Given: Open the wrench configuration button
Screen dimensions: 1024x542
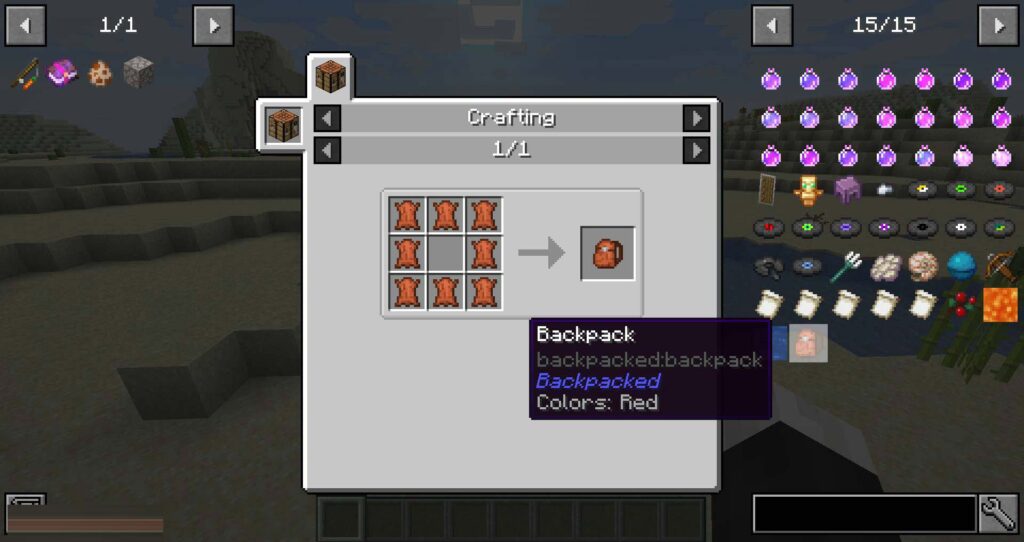Looking at the screenshot, I should [x=998, y=514].
